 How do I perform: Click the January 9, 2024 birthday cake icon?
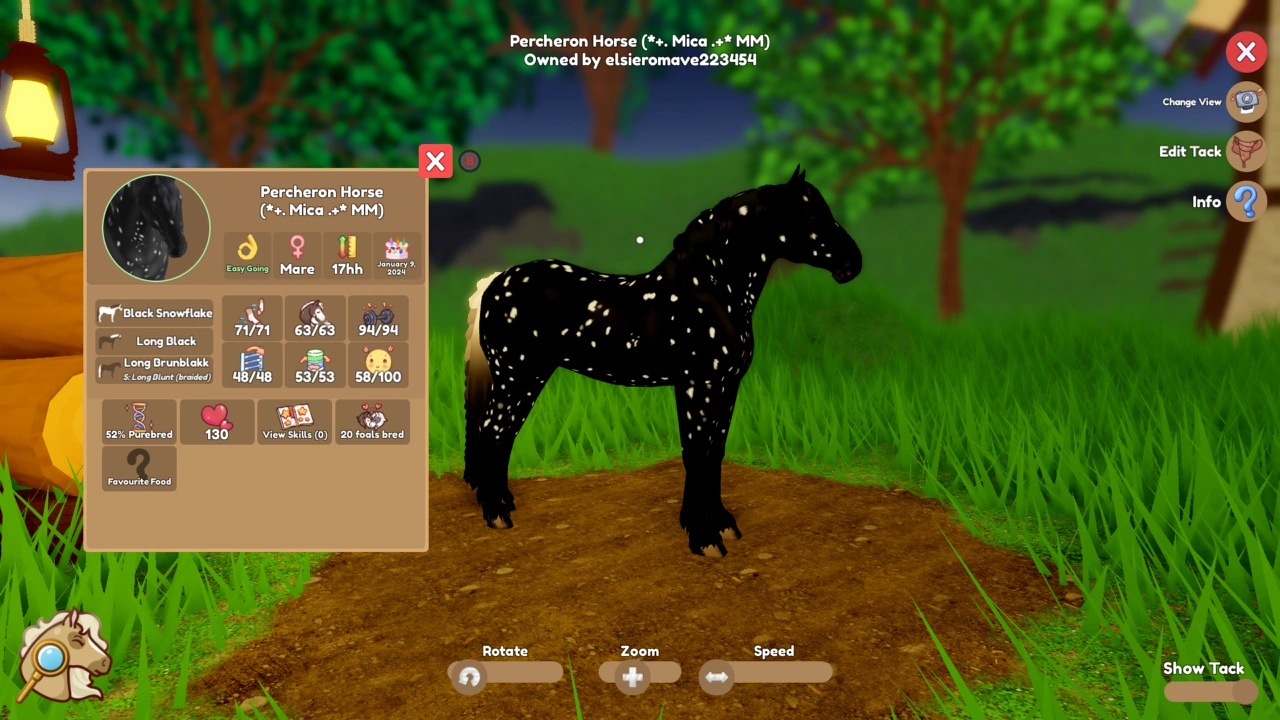click(396, 255)
